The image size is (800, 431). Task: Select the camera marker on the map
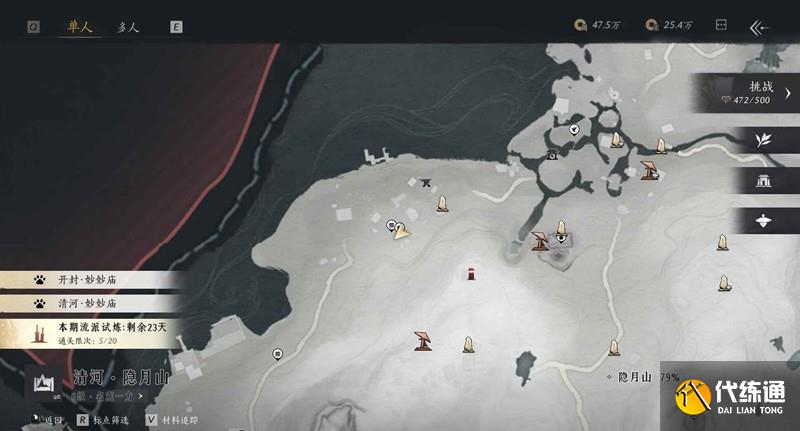coord(551,156)
